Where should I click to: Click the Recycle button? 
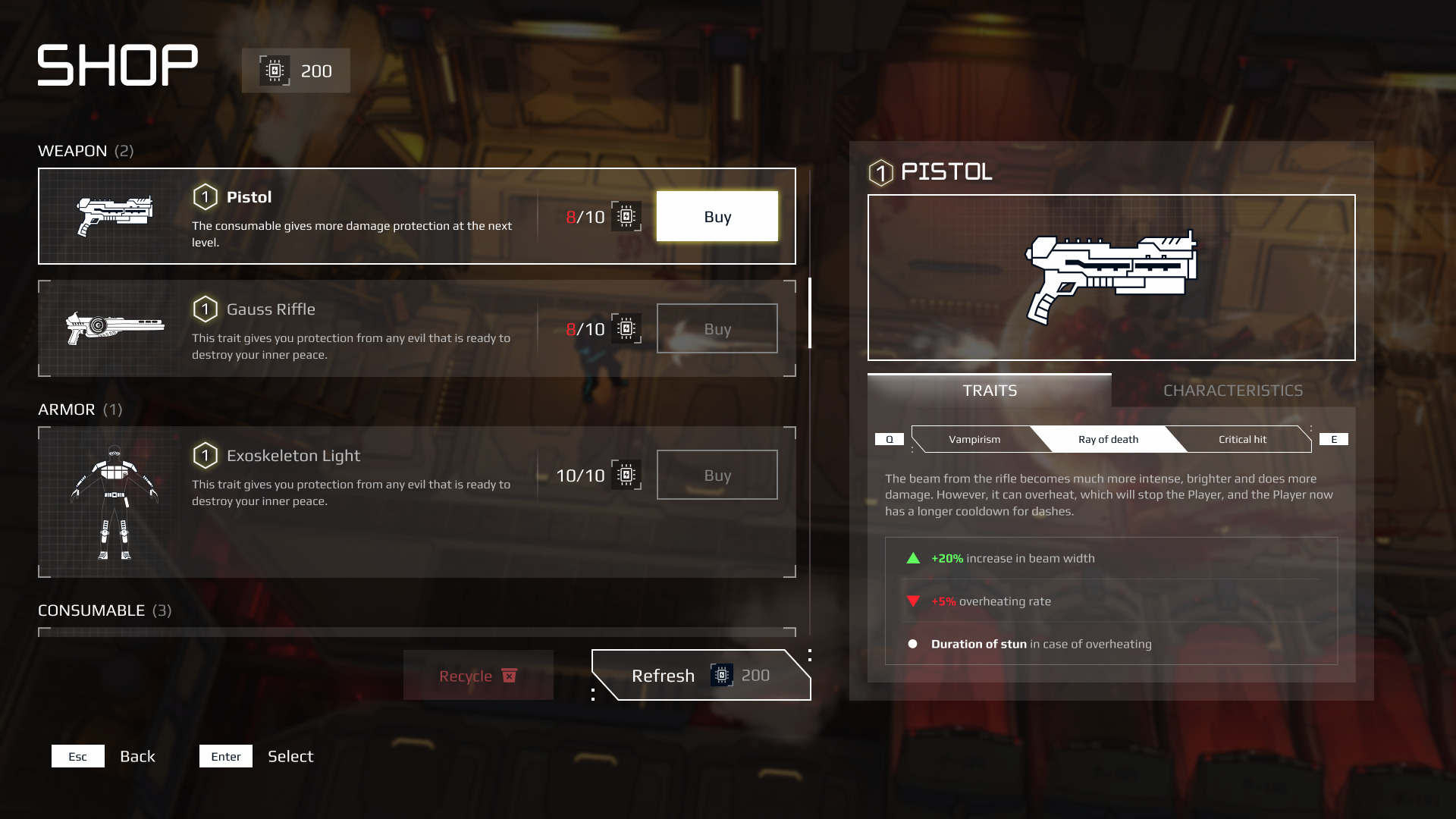click(x=478, y=676)
